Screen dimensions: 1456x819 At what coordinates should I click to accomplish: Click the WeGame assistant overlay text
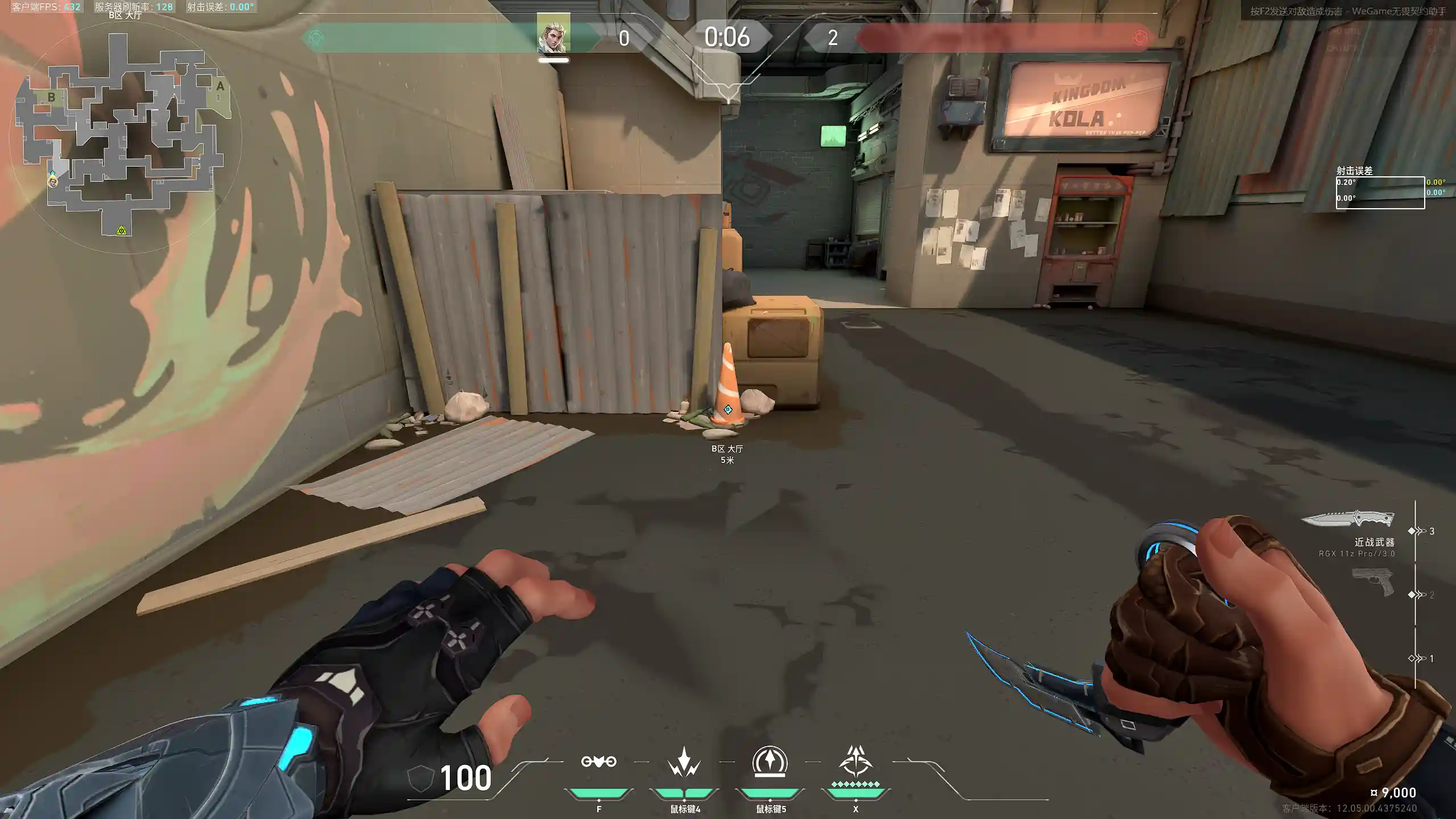click(x=1347, y=11)
